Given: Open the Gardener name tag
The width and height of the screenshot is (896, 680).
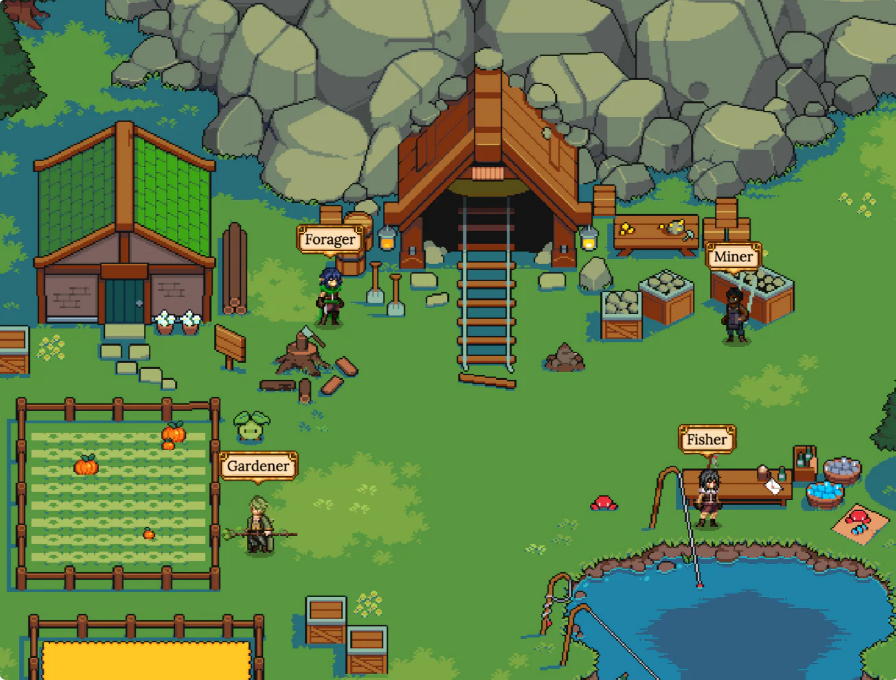Looking at the screenshot, I should click(x=258, y=466).
